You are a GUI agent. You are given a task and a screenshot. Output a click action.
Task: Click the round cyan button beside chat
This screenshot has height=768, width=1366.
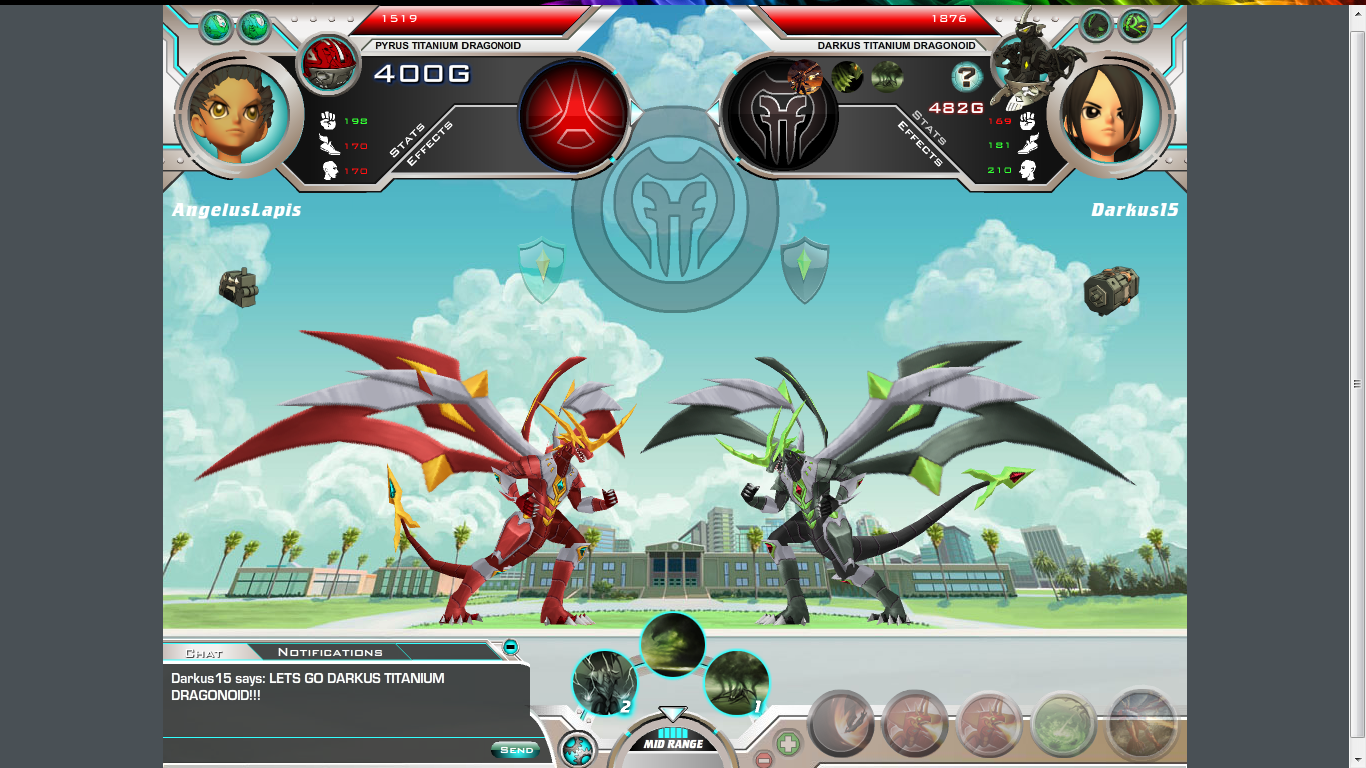[577, 750]
